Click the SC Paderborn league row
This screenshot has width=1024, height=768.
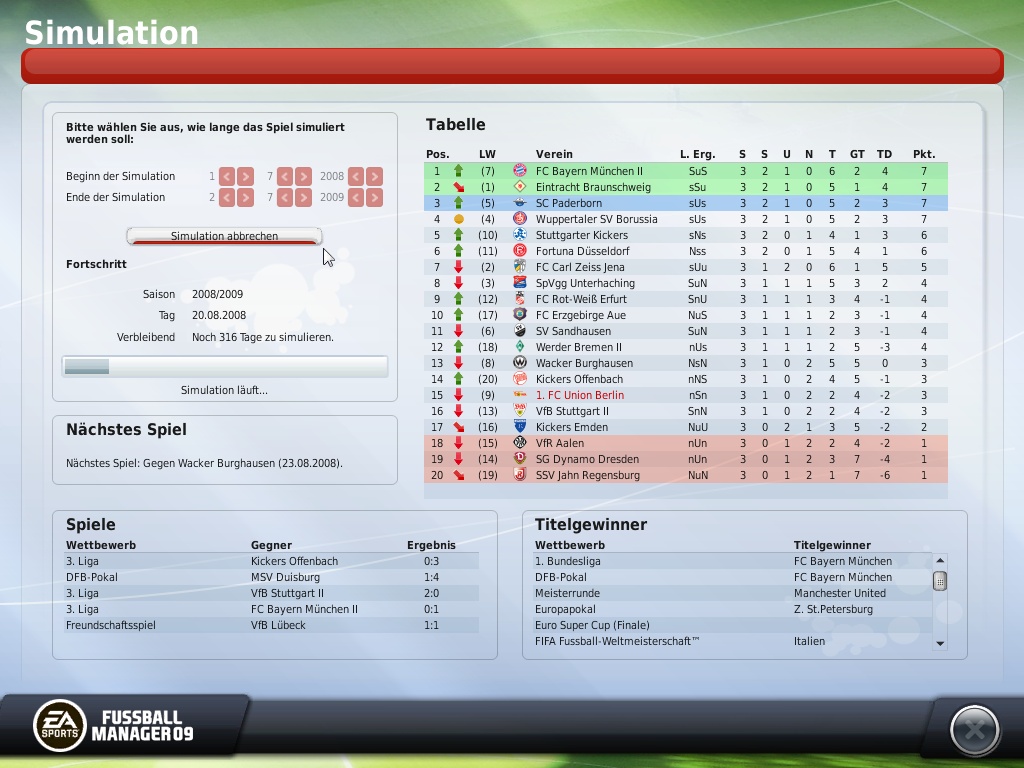tap(568, 203)
